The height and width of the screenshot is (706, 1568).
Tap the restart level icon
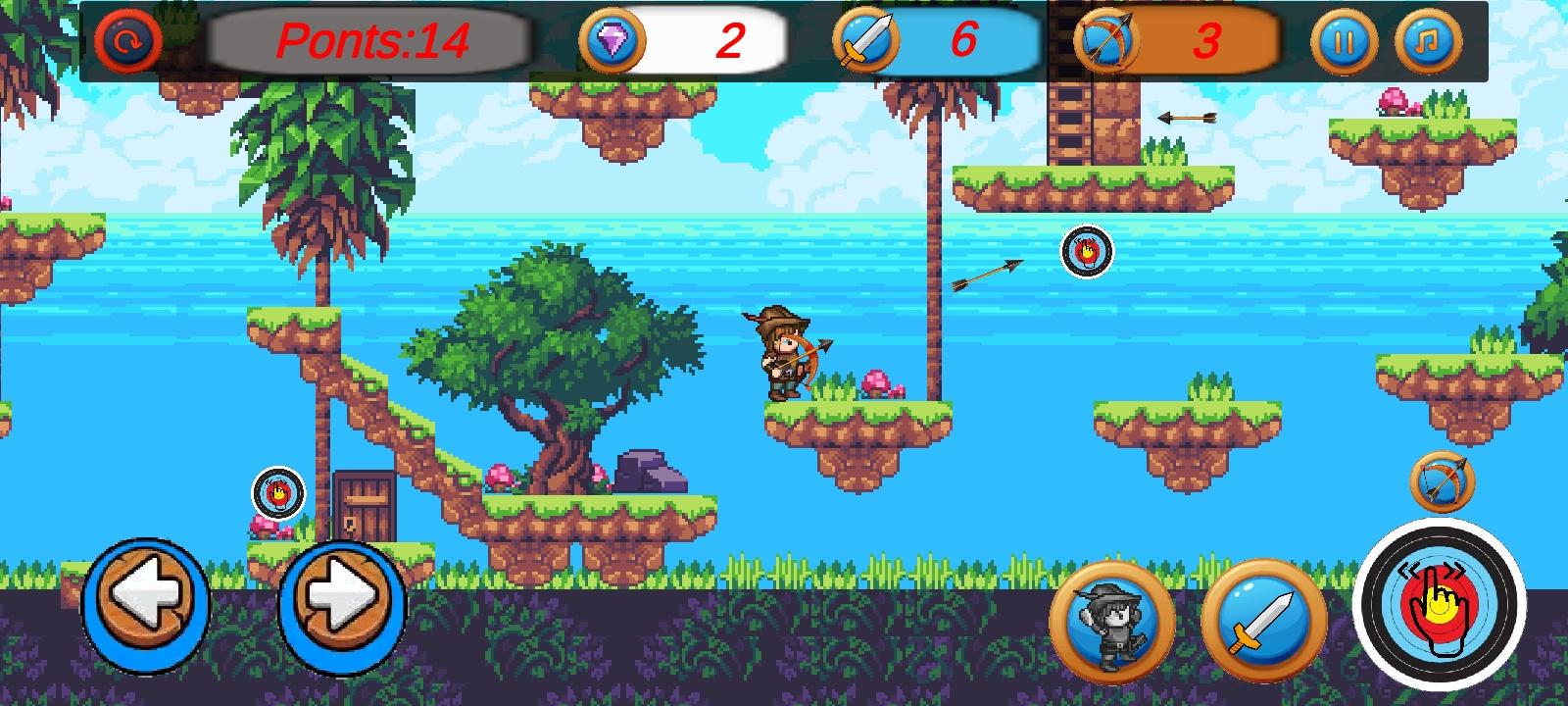tap(130, 41)
